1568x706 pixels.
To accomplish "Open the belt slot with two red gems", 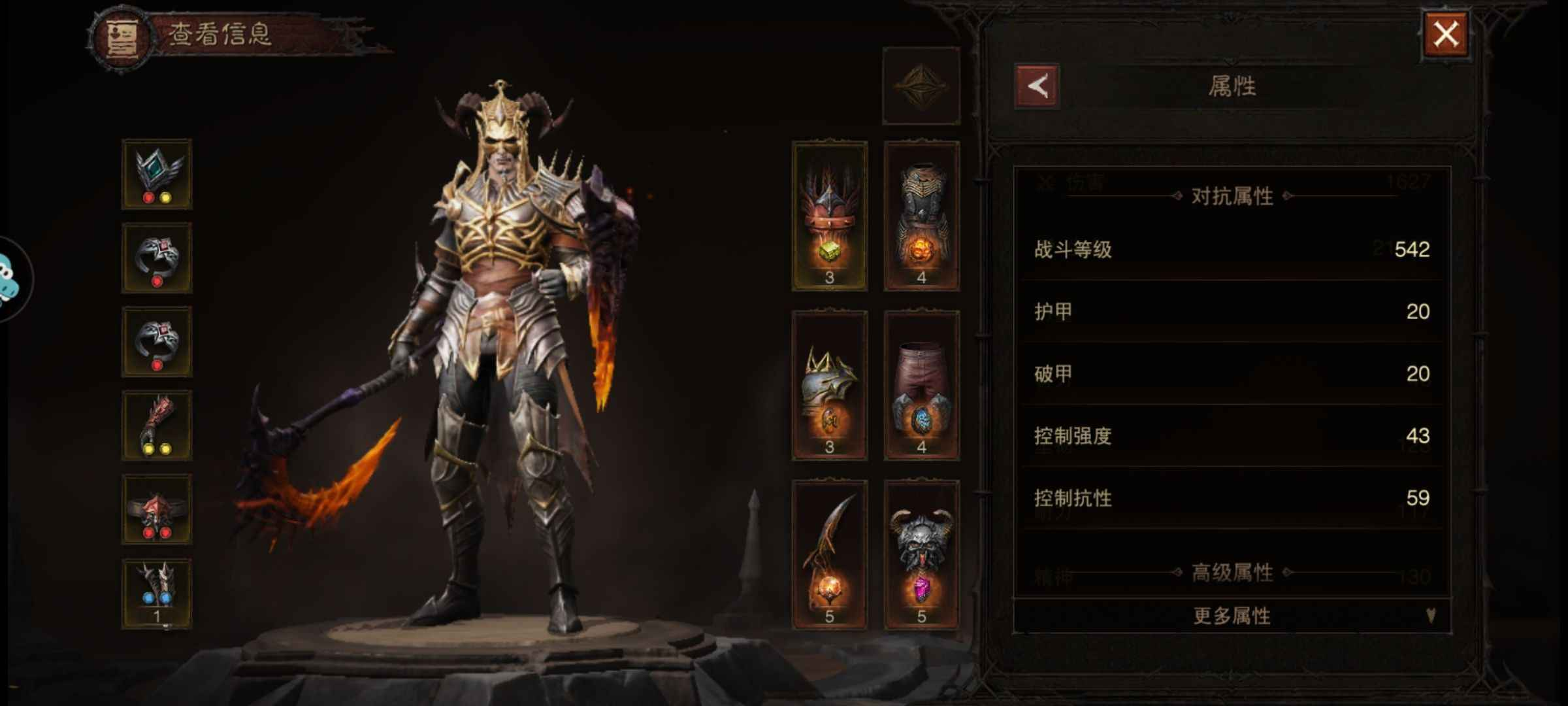I will click(157, 509).
